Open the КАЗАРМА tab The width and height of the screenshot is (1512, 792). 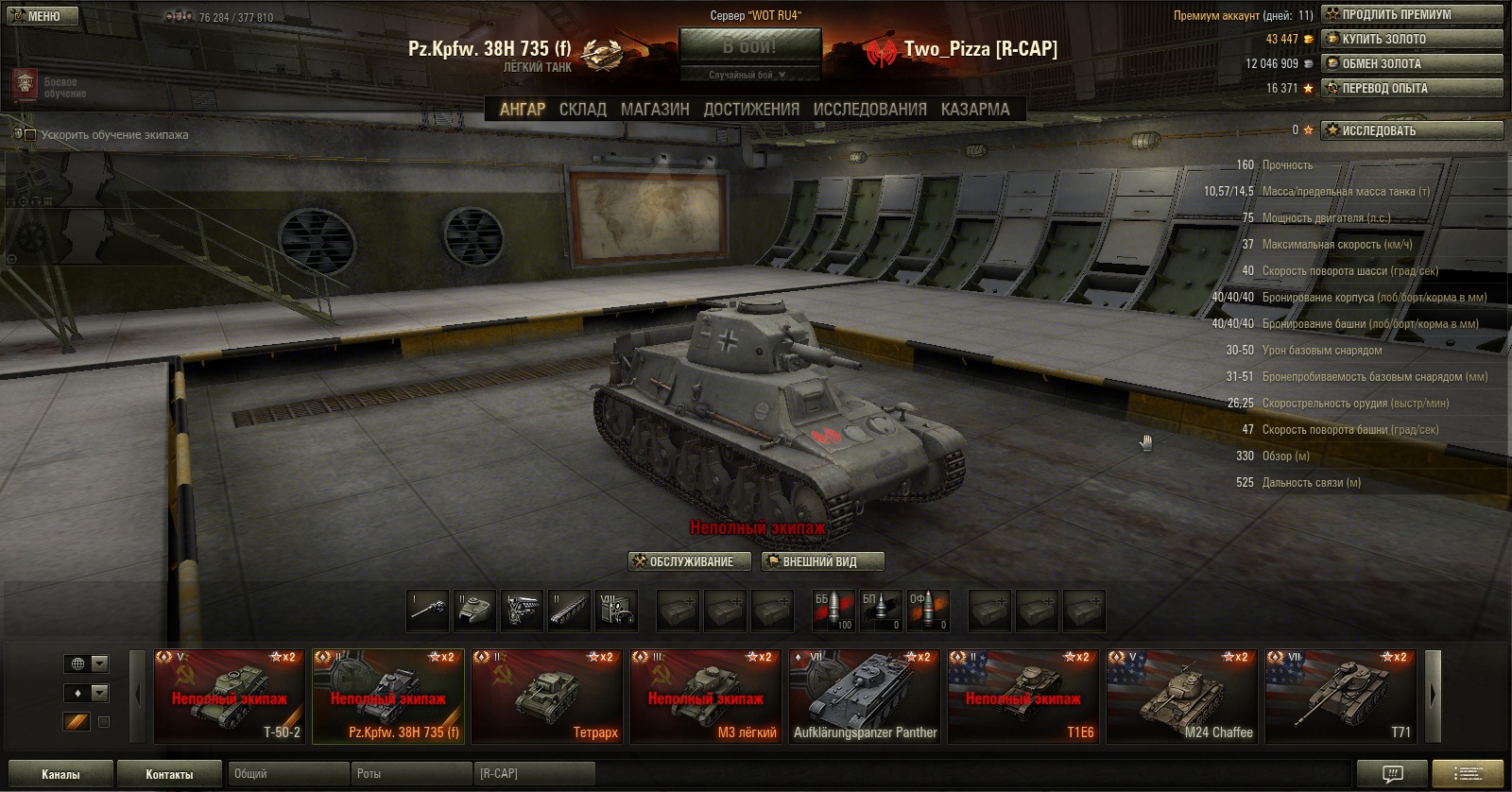coord(975,110)
